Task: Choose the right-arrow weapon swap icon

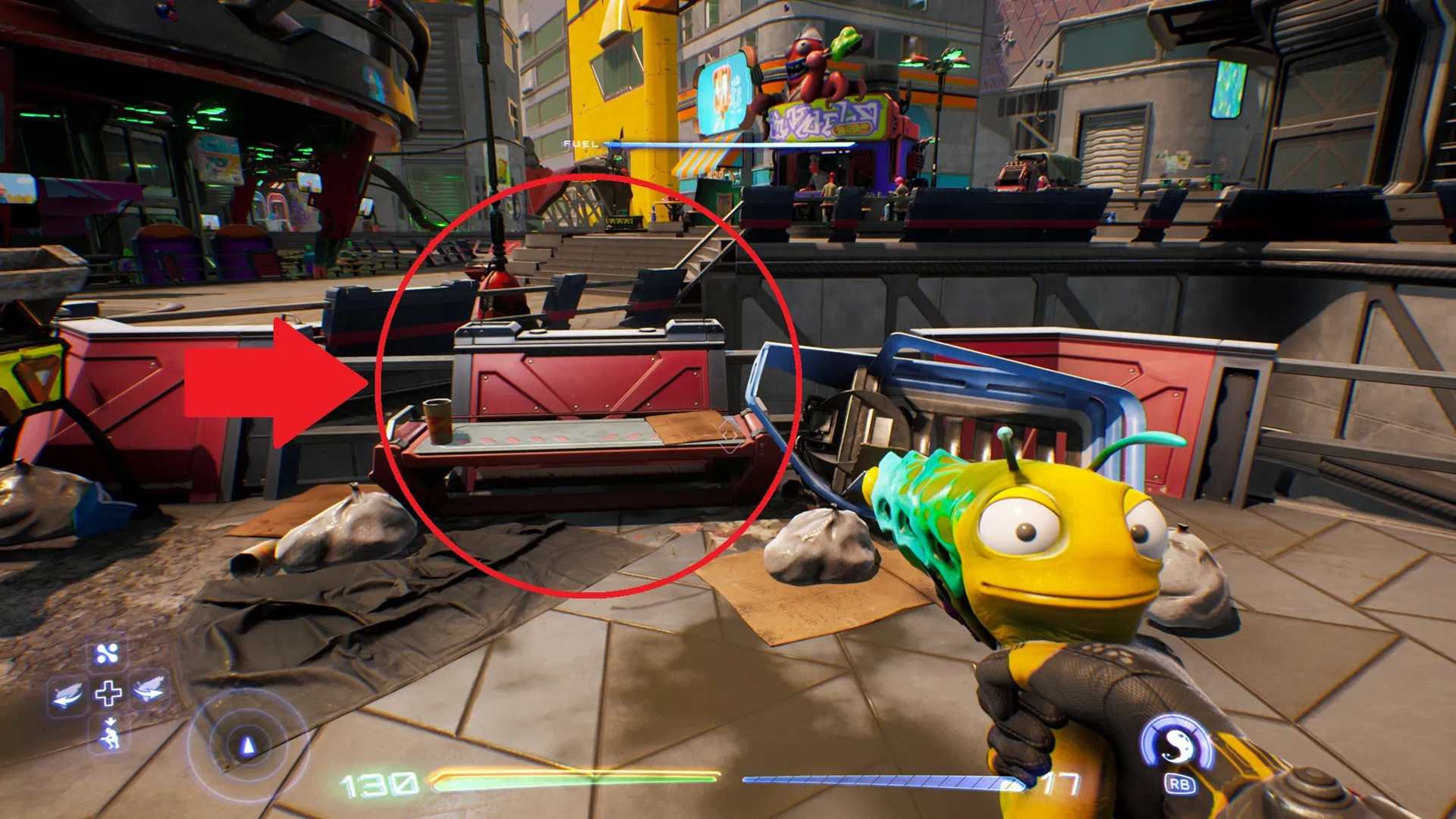Action: click(x=149, y=690)
